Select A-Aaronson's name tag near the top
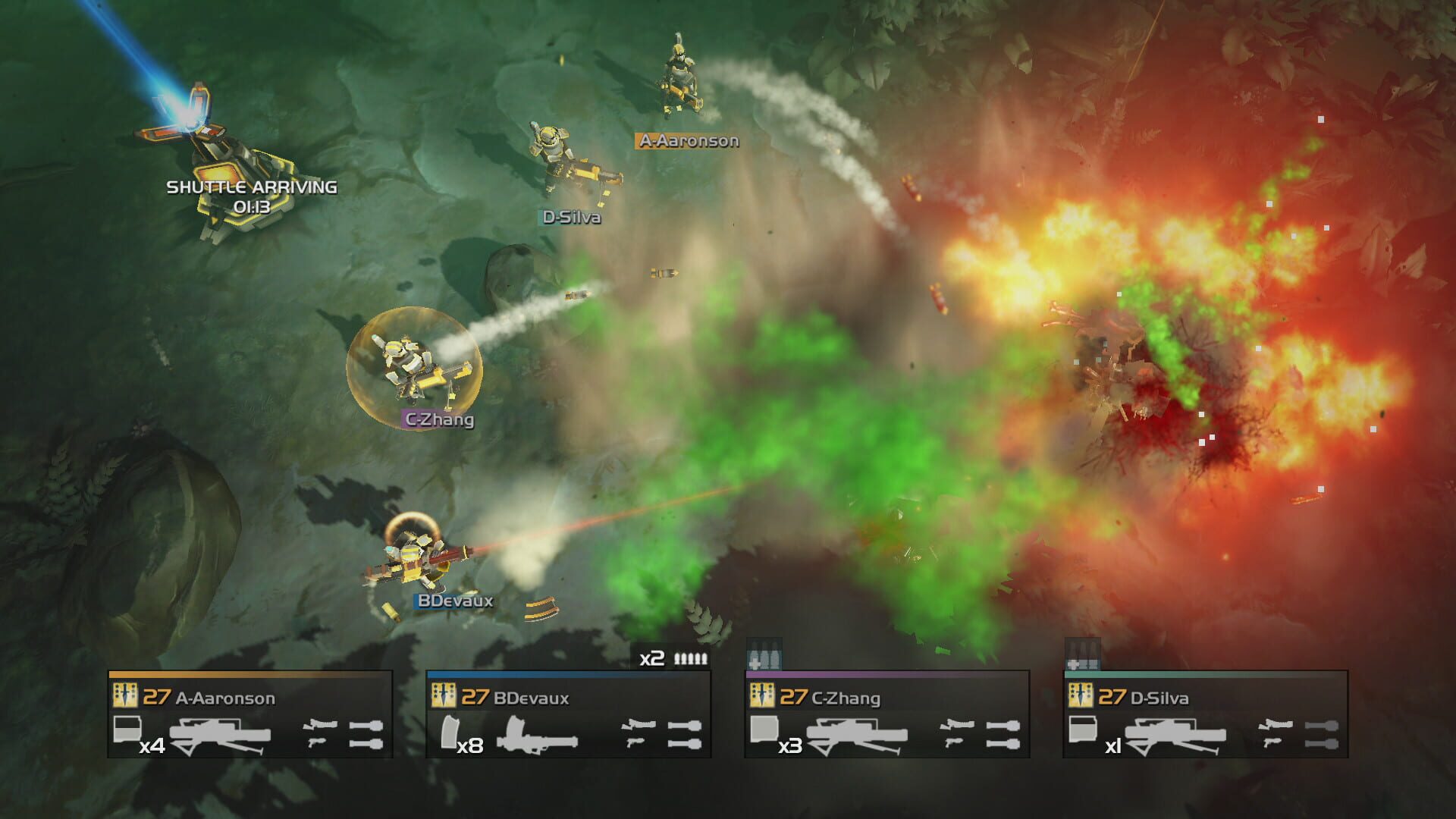The height and width of the screenshot is (819, 1456). pyautogui.click(x=687, y=140)
